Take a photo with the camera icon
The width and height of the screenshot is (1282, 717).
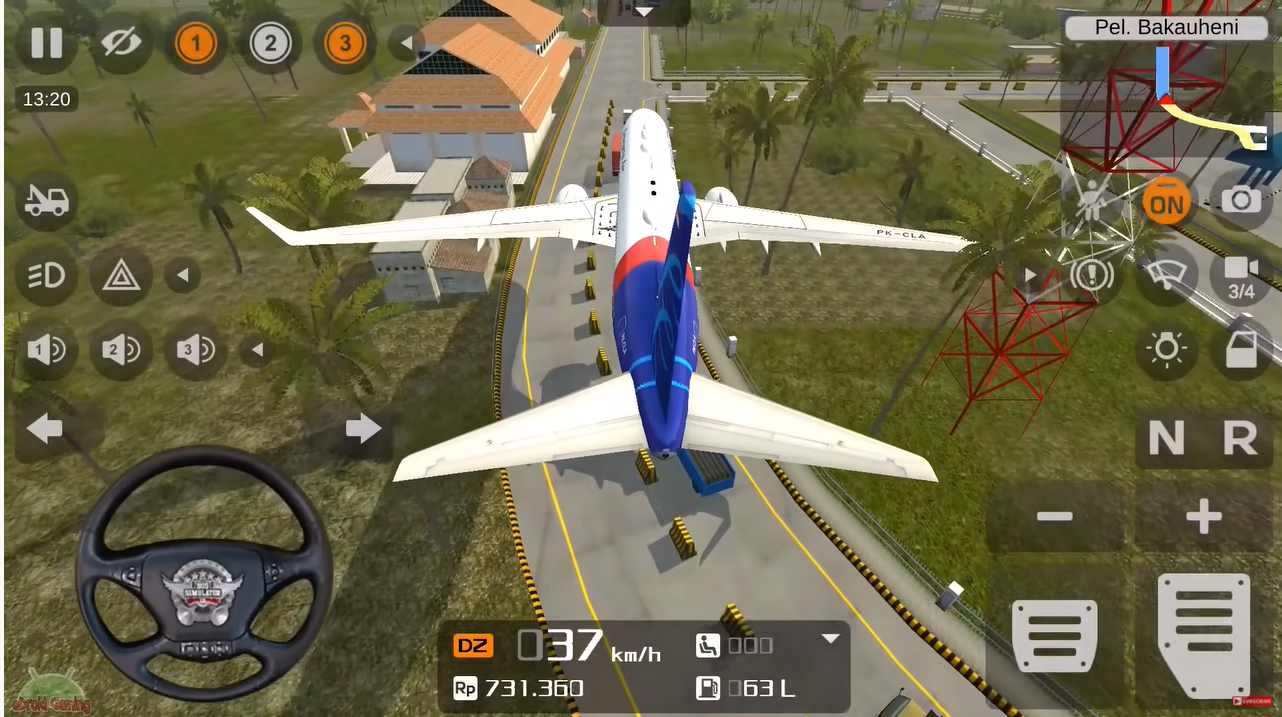coord(1241,201)
